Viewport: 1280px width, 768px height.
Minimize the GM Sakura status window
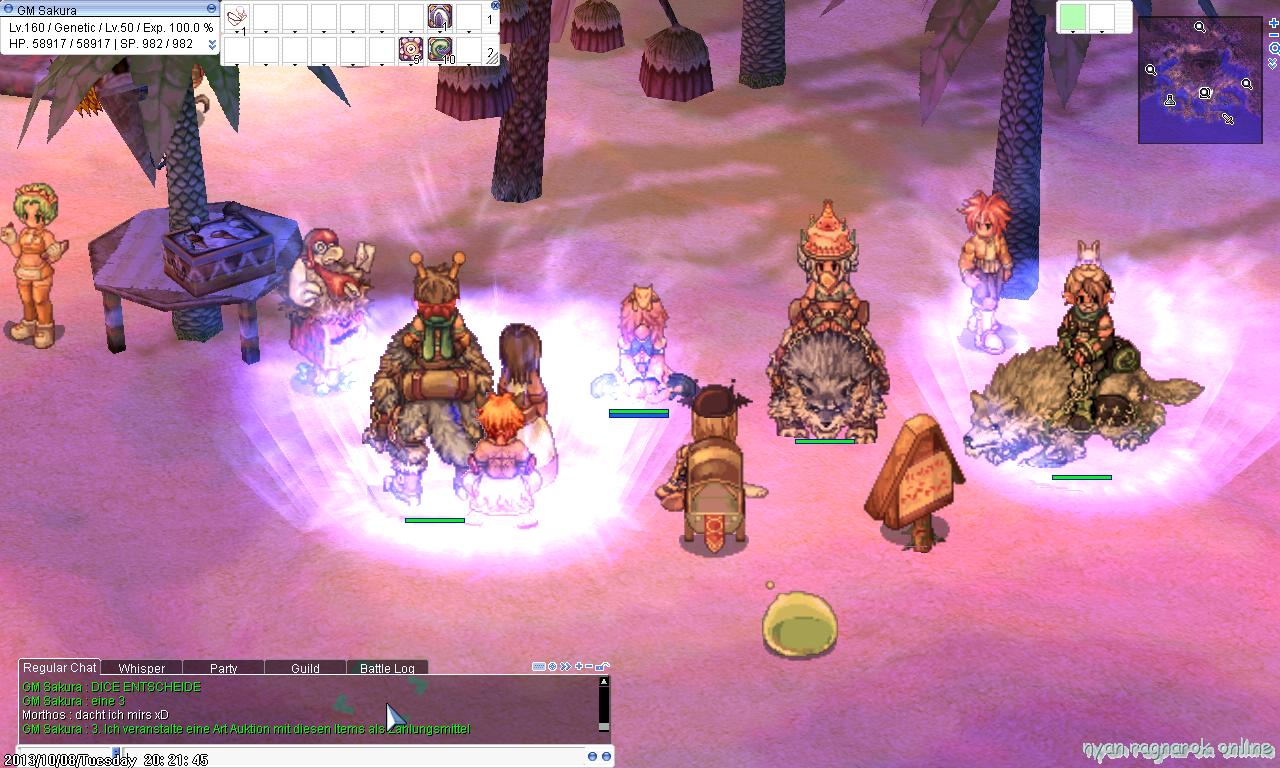pyautogui.click(x=211, y=9)
